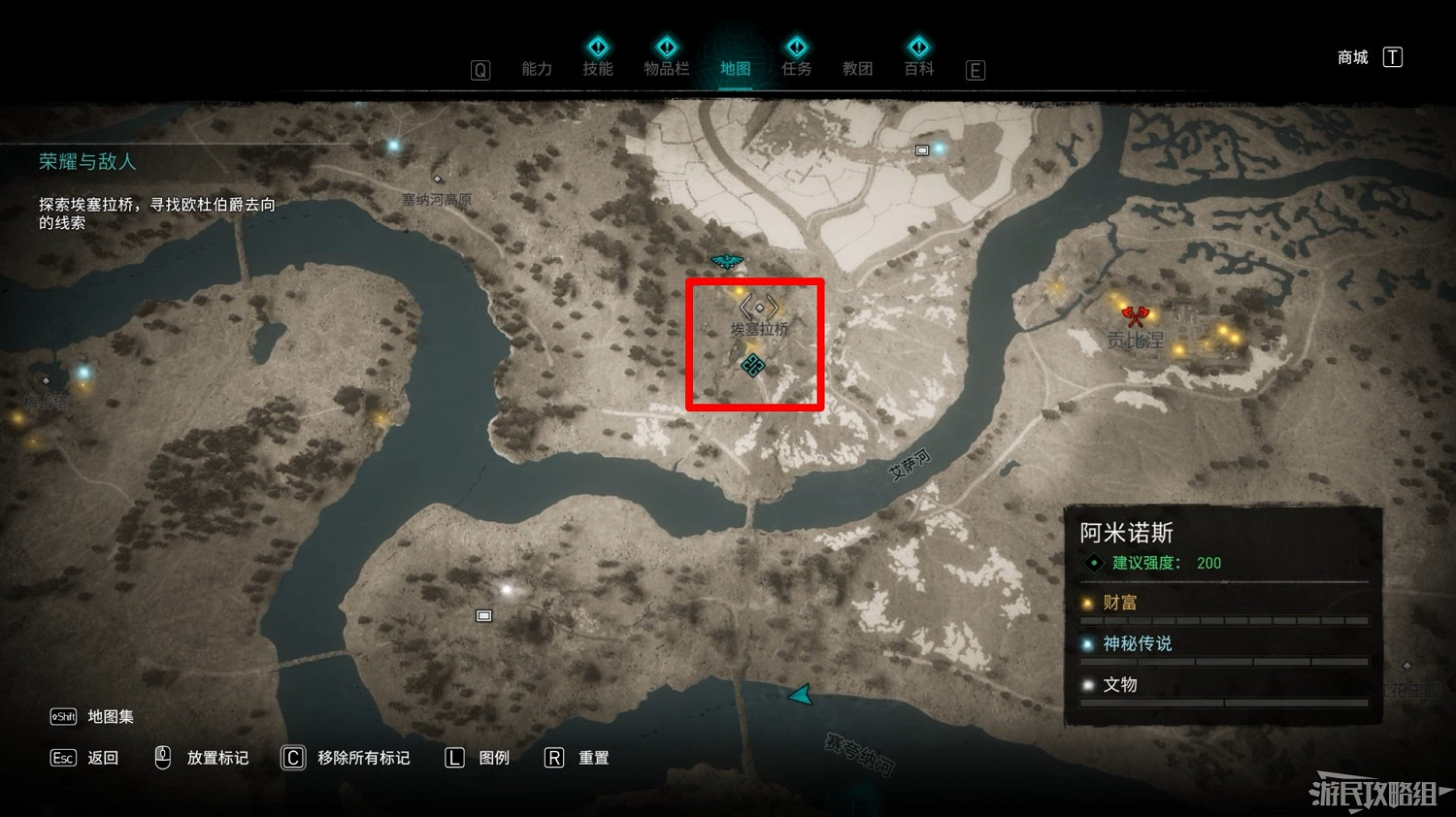The width and height of the screenshot is (1456, 817).
Task: Open the 物品栏 (Inventory) icon
Action: click(667, 47)
